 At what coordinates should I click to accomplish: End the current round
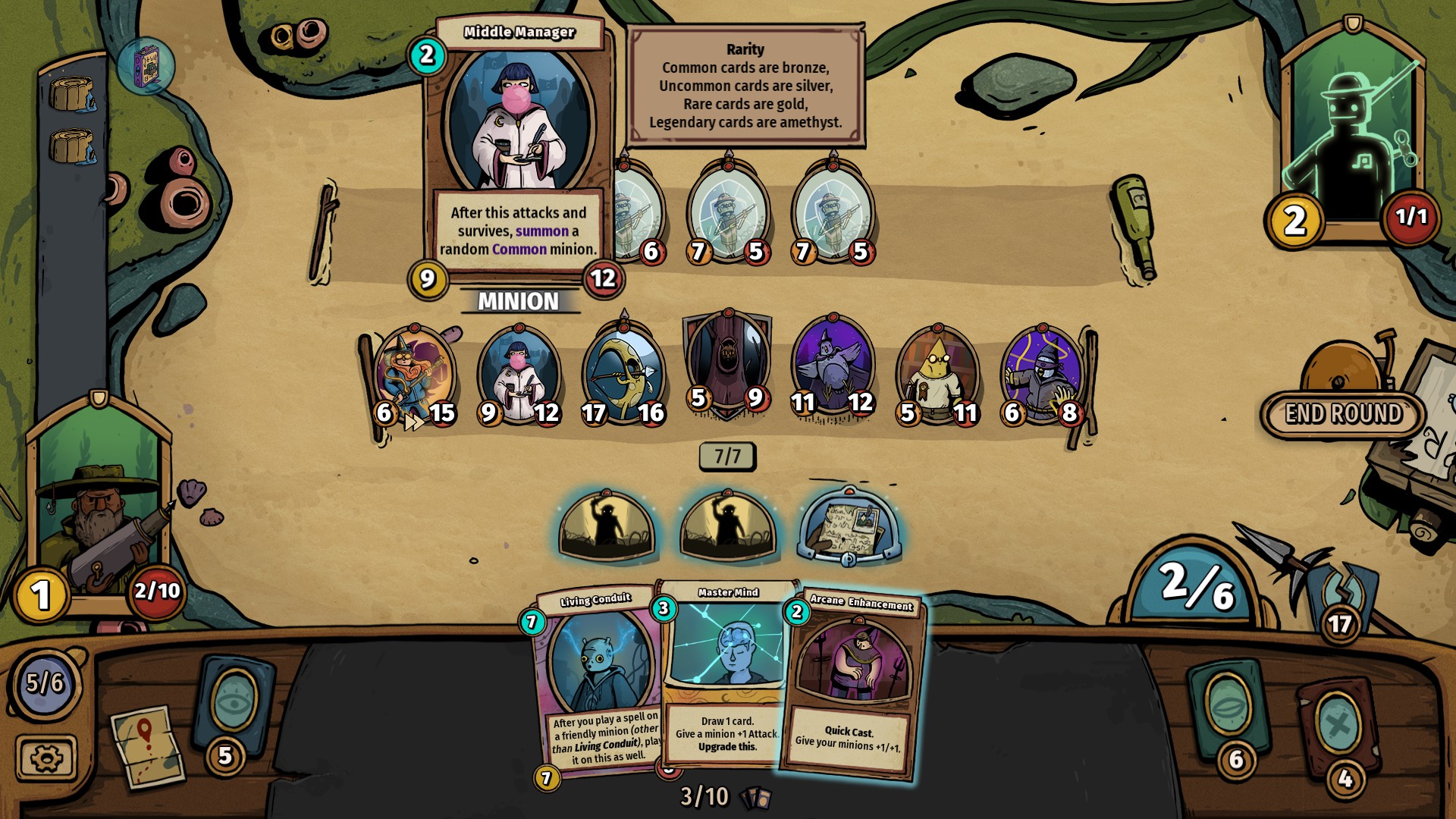[x=1343, y=414]
